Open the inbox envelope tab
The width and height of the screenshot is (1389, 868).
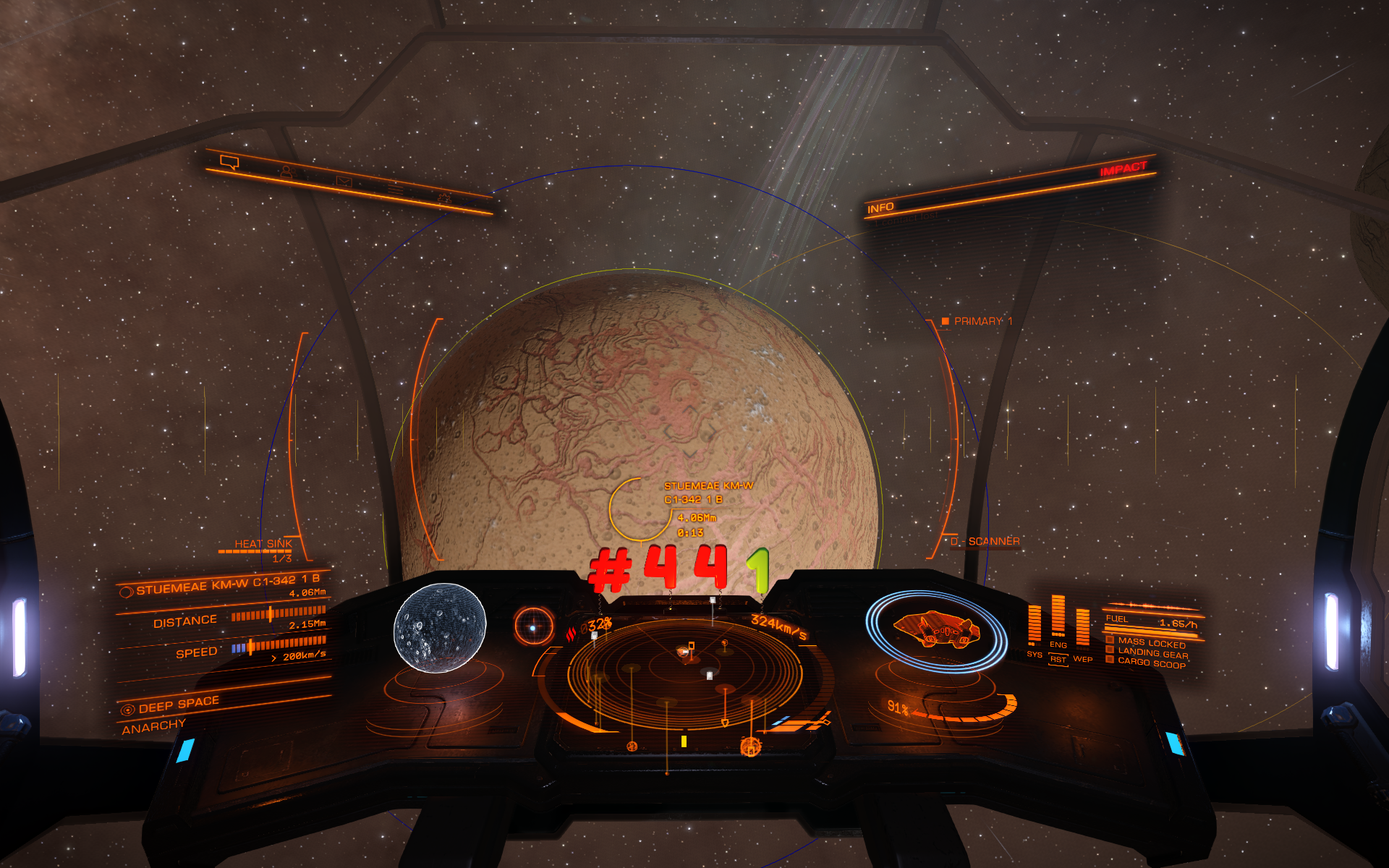point(344,182)
